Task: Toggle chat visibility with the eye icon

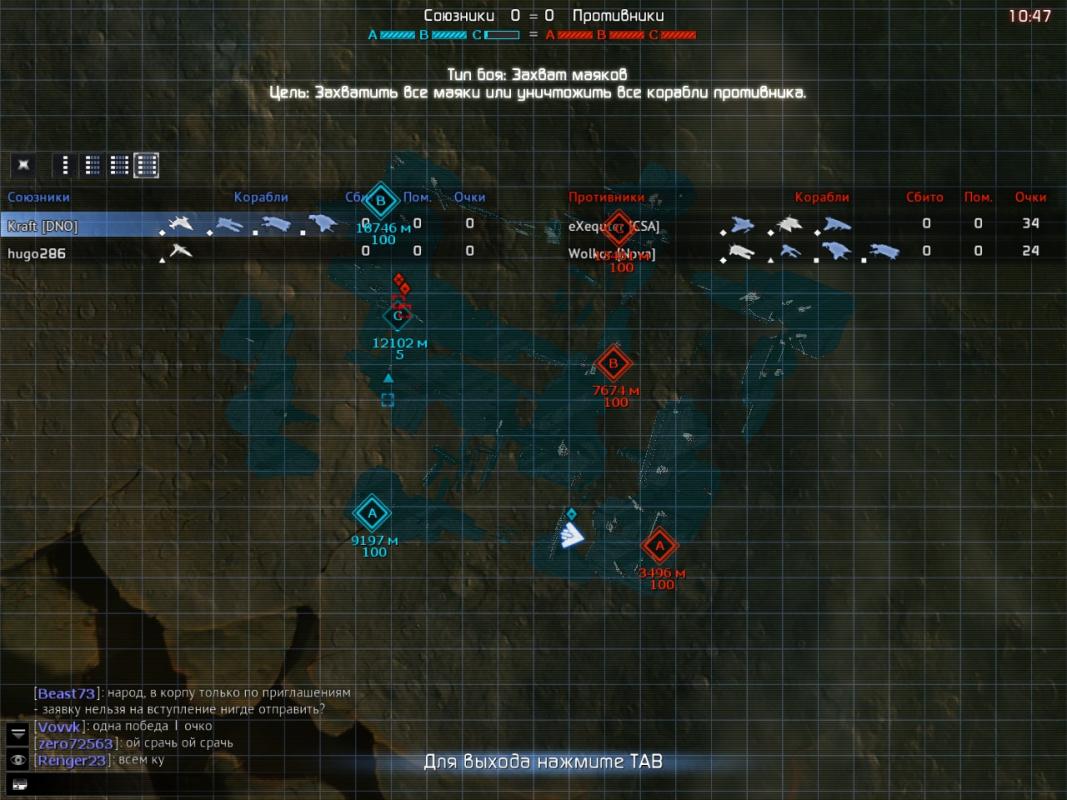Action: (x=18, y=759)
